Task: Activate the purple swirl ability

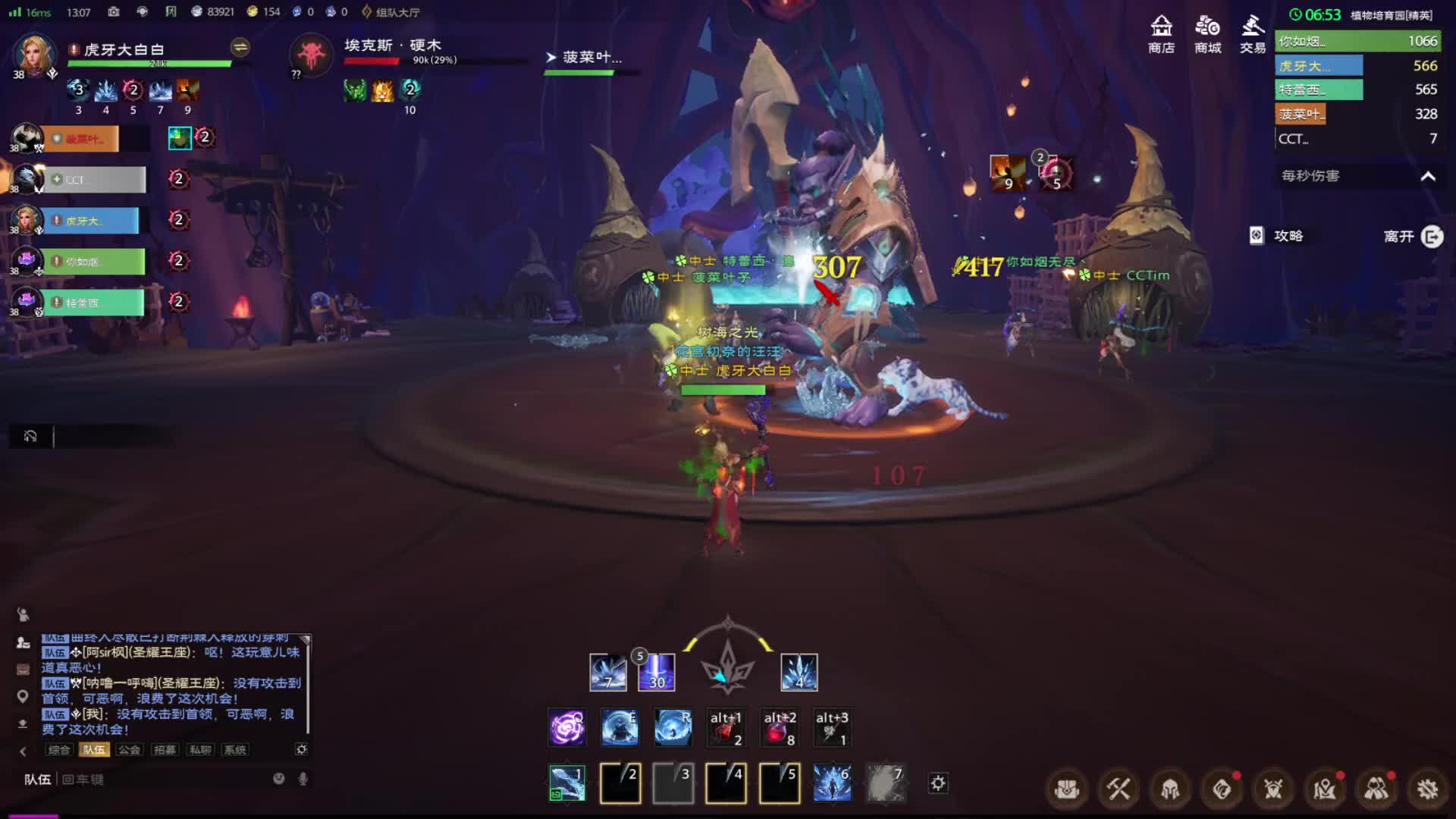Action: pos(566,727)
